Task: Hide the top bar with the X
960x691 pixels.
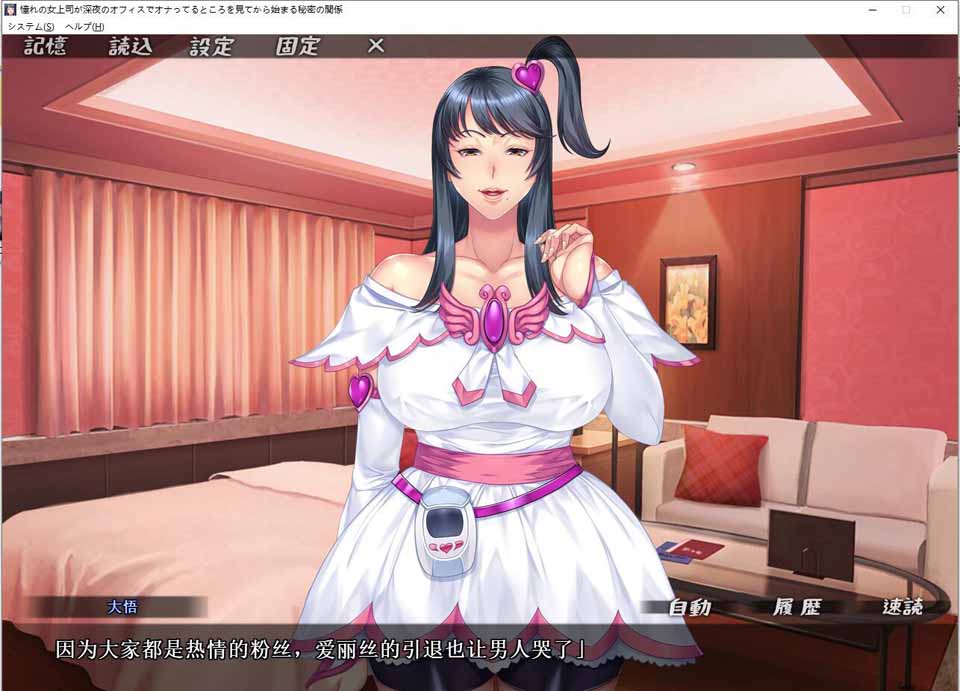Action: click(375, 46)
